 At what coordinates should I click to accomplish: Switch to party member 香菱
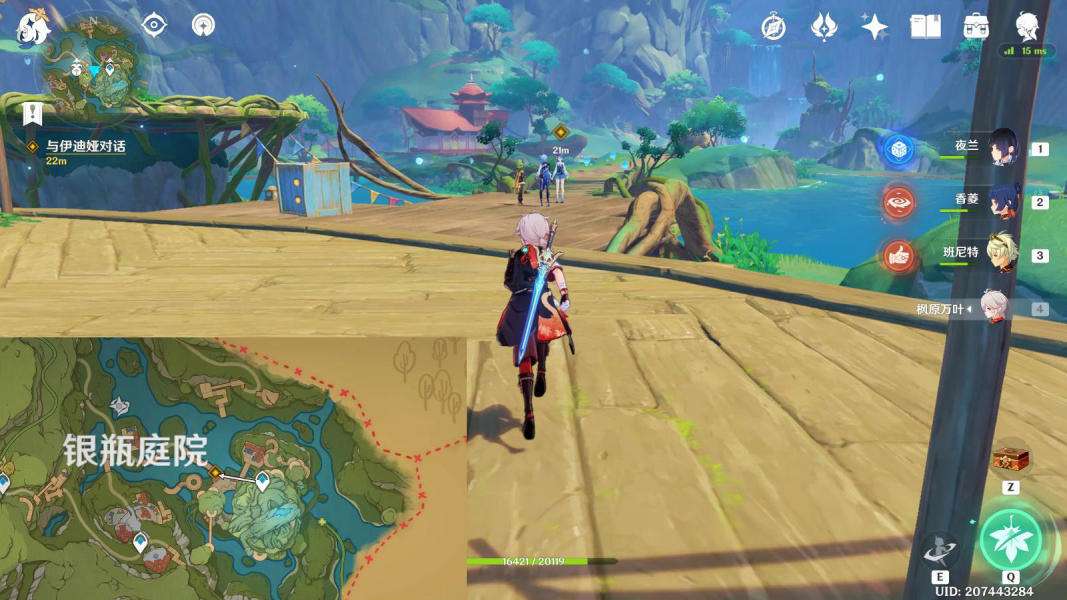click(x=1002, y=201)
